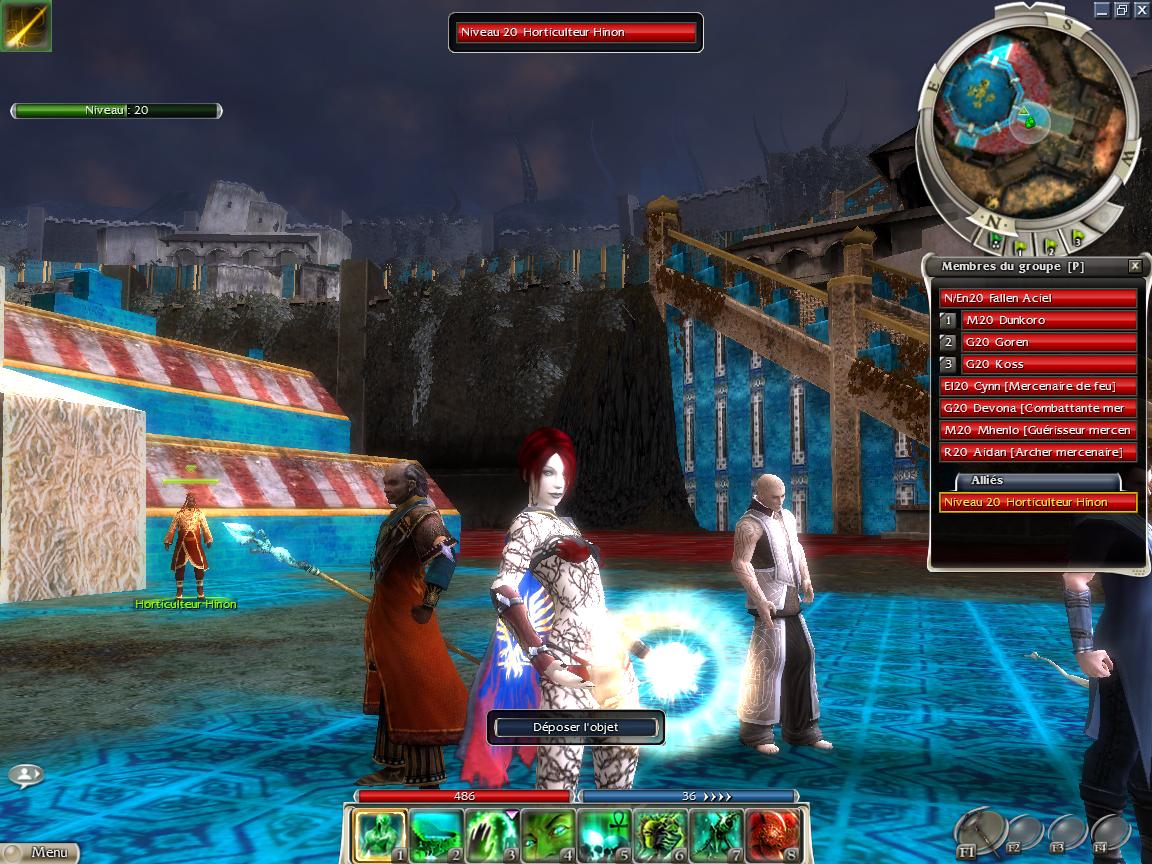Select henchman El20 Cynn in party list
The image size is (1152, 864).
pyautogui.click(x=1038, y=386)
